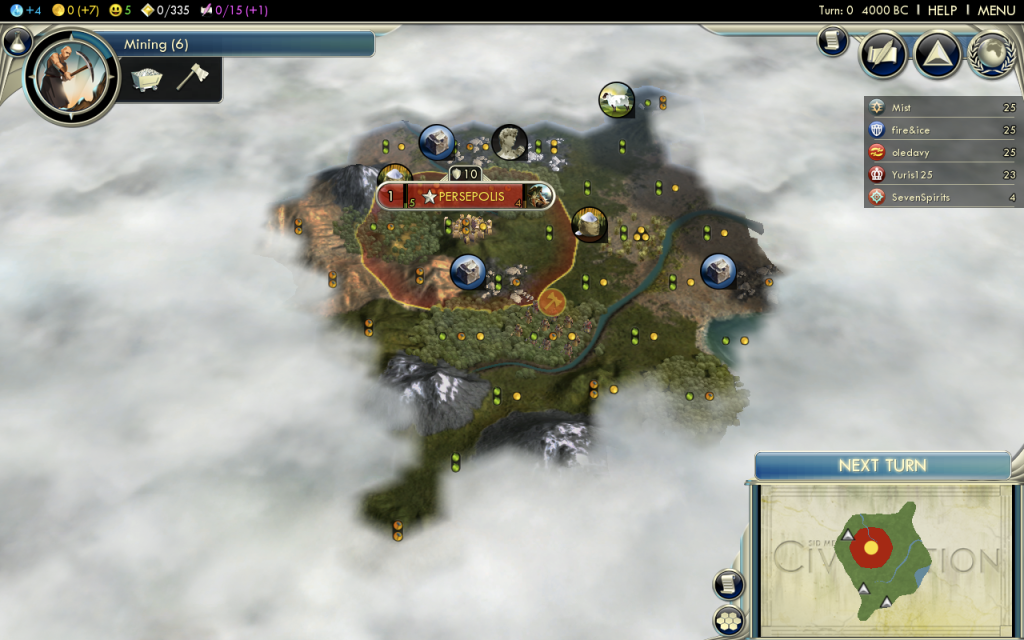
Task: Open the globe and laurel diplomacy button
Action: pos(990,54)
